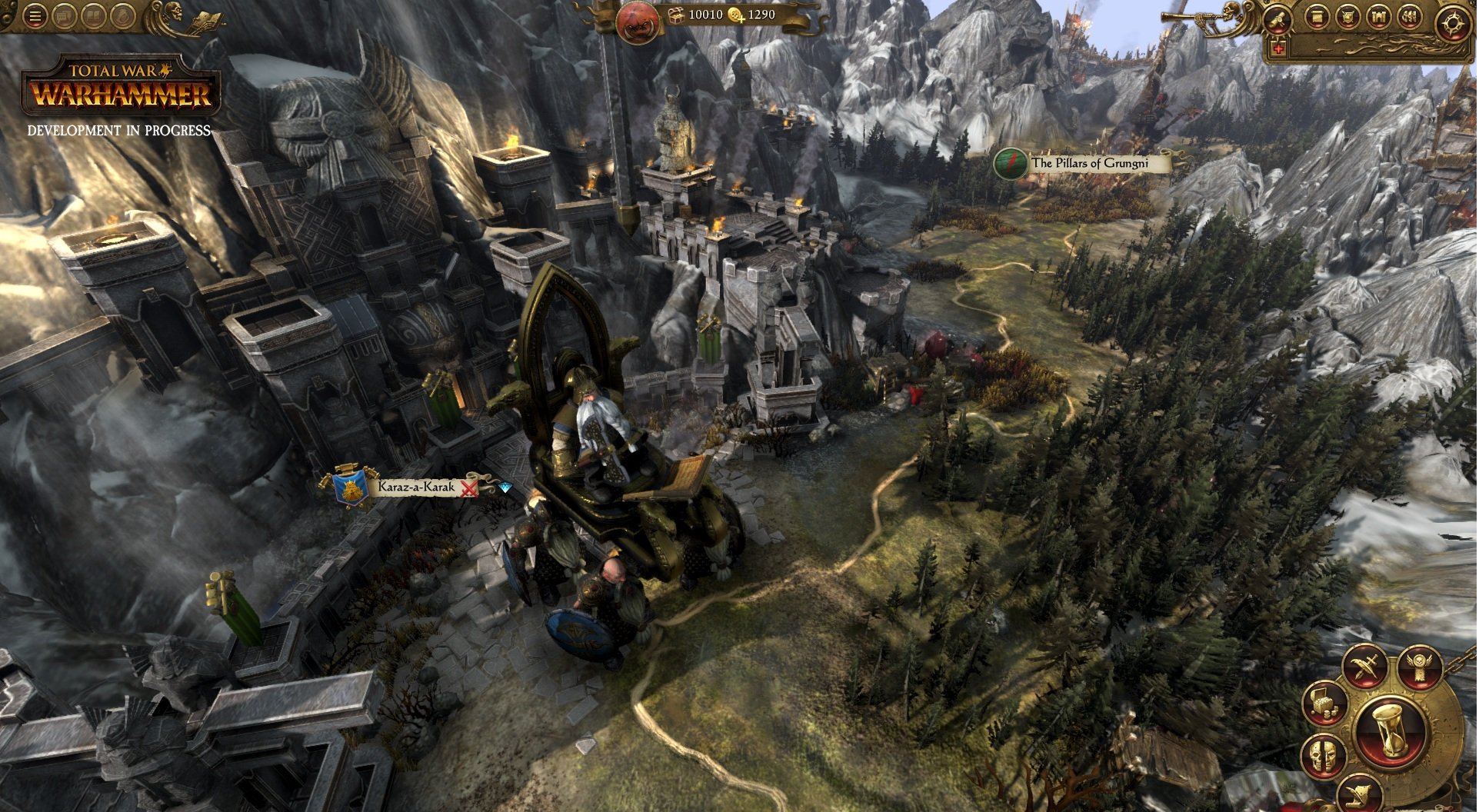Open the encyclopedia open-book button

[x=93, y=17]
